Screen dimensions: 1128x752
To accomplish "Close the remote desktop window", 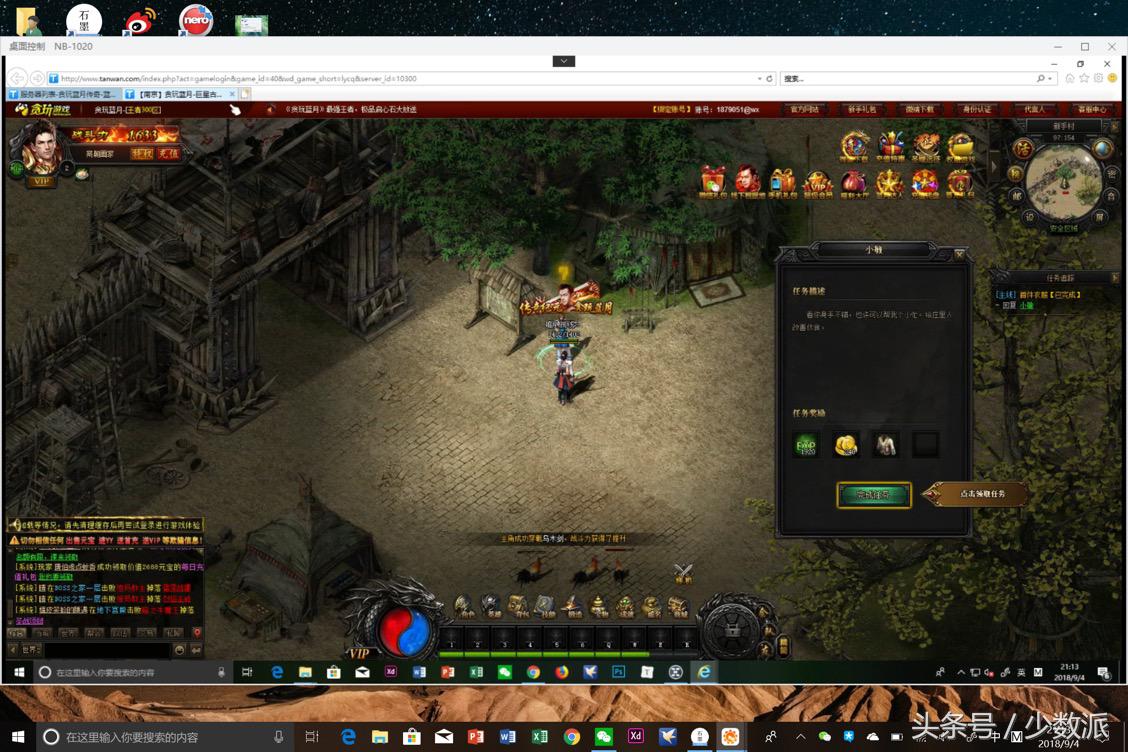I will click(x=1111, y=47).
